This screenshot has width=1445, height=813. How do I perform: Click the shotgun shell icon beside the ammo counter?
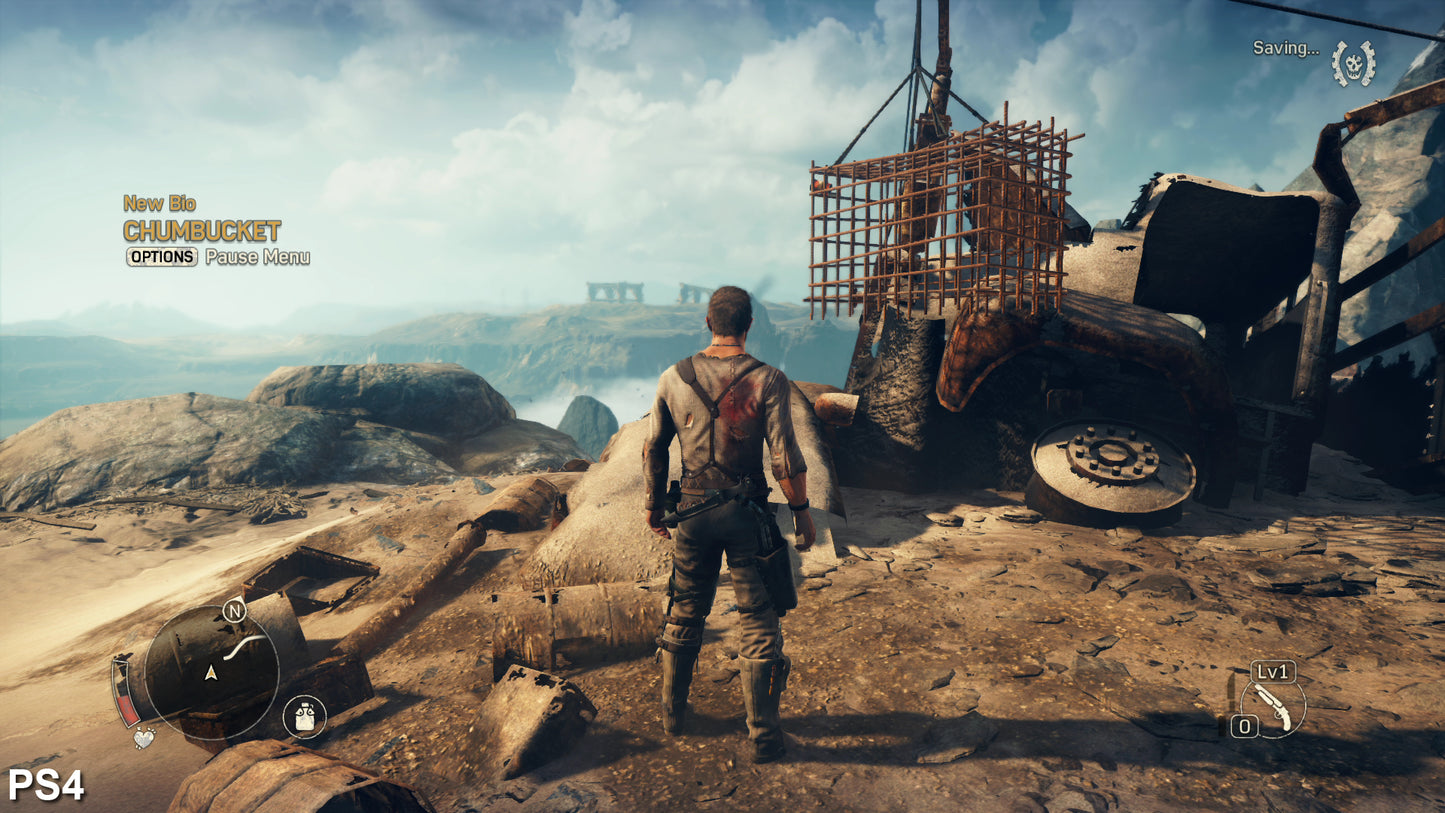tap(1221, 724)
